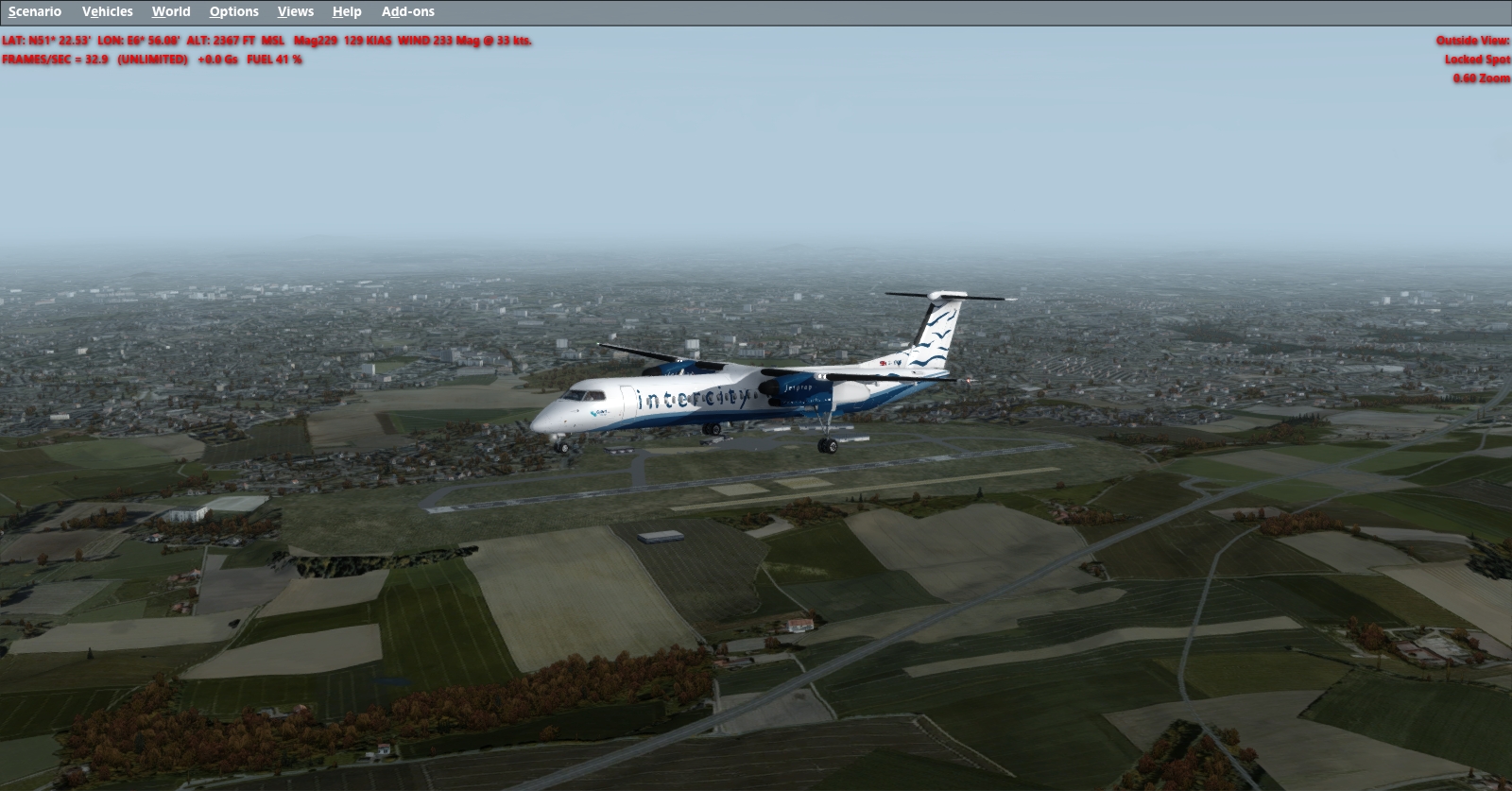Open the Vehicles menu

click(x=107, y=11)
